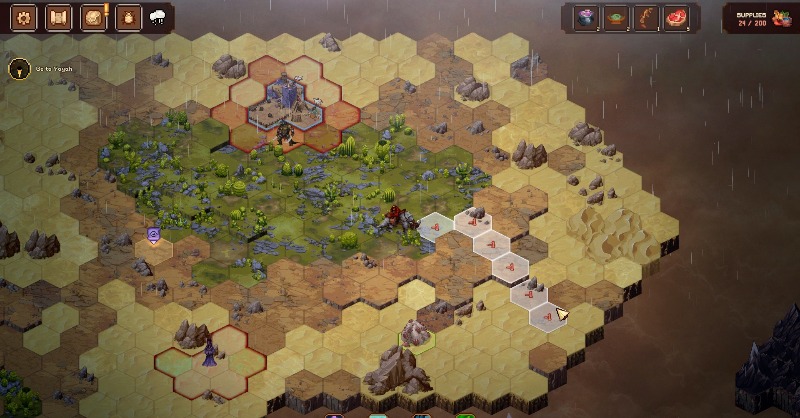Select the raw meat steak item
The height and width of the screenshot is (418, 800).
click(677, 17)
